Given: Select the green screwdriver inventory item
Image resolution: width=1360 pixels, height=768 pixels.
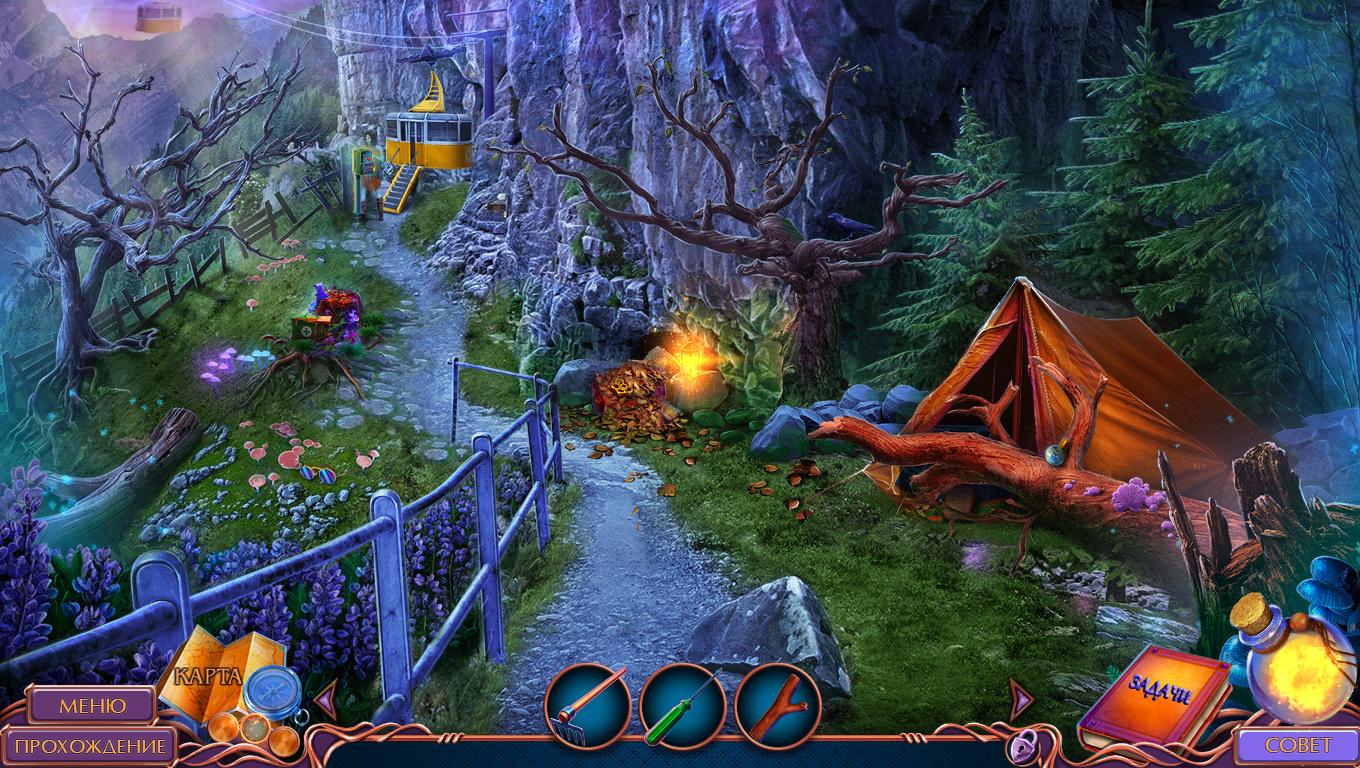Looking at the screenshot, I should click(682, 707).
